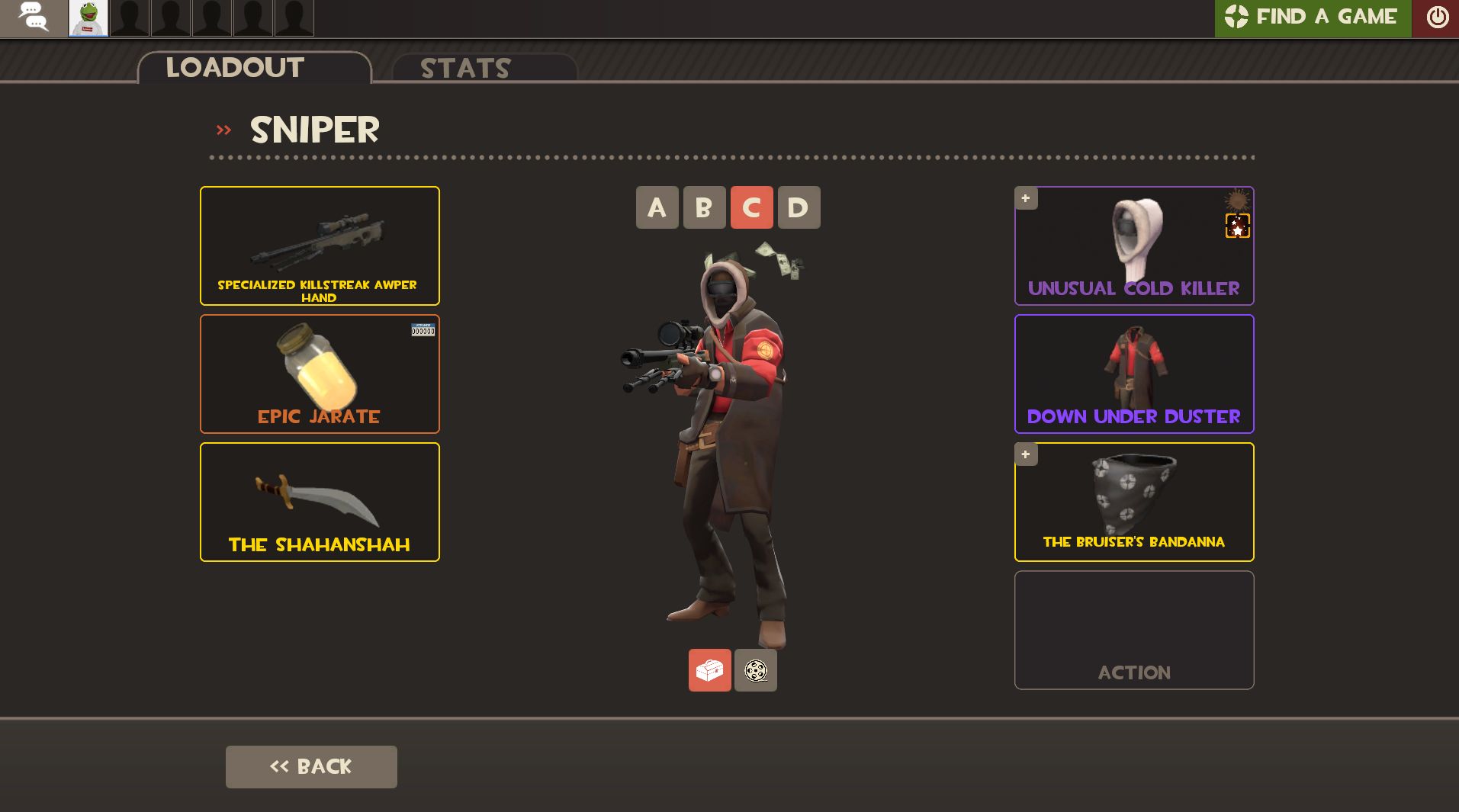Open the empty Action item slot
This screenshot has width=1459, height=812.
click(1133, 630)
